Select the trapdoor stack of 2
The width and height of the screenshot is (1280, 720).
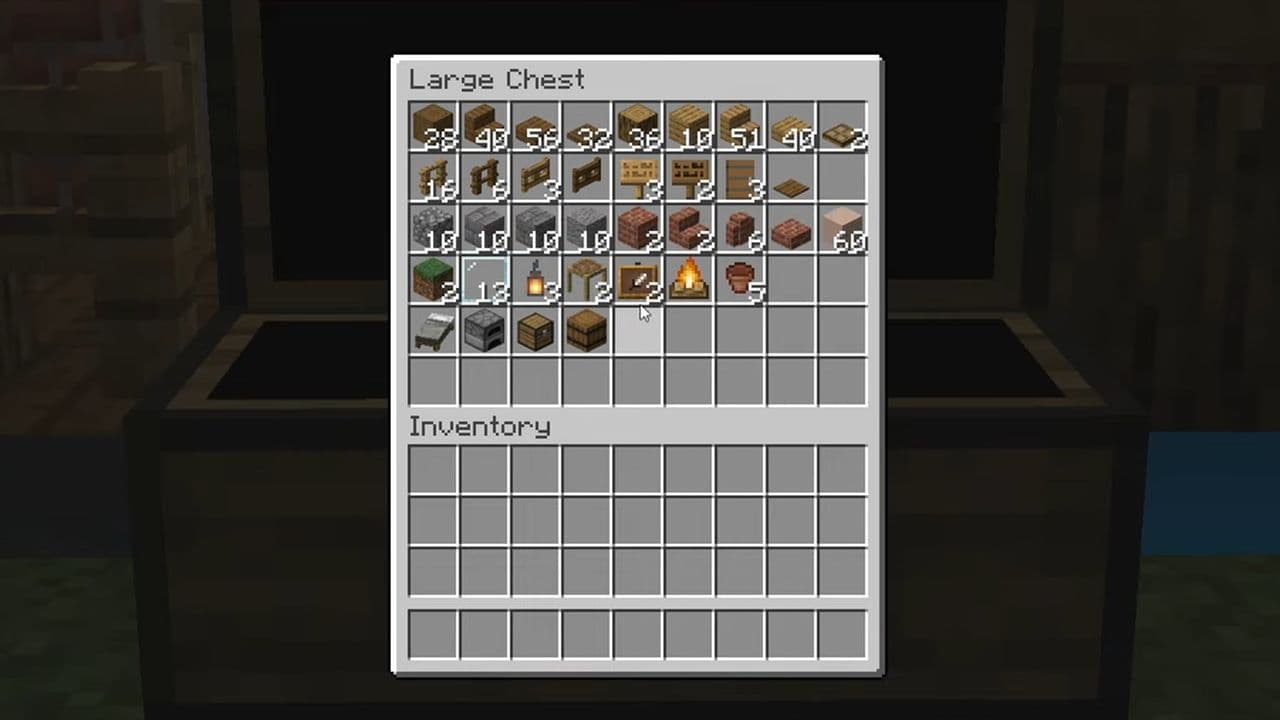(x=842, y=127)
